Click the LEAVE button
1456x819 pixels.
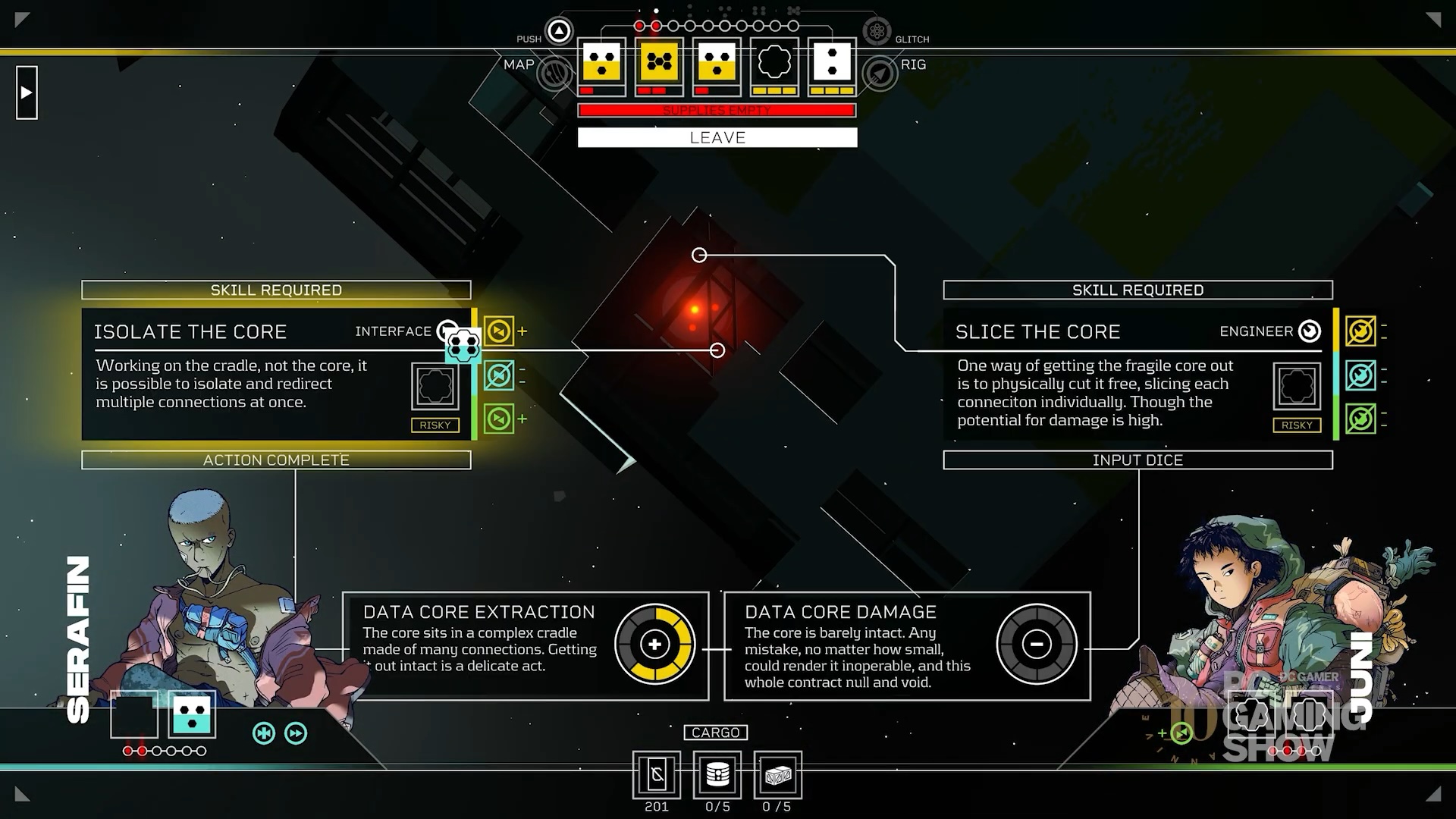pos(717,137)
